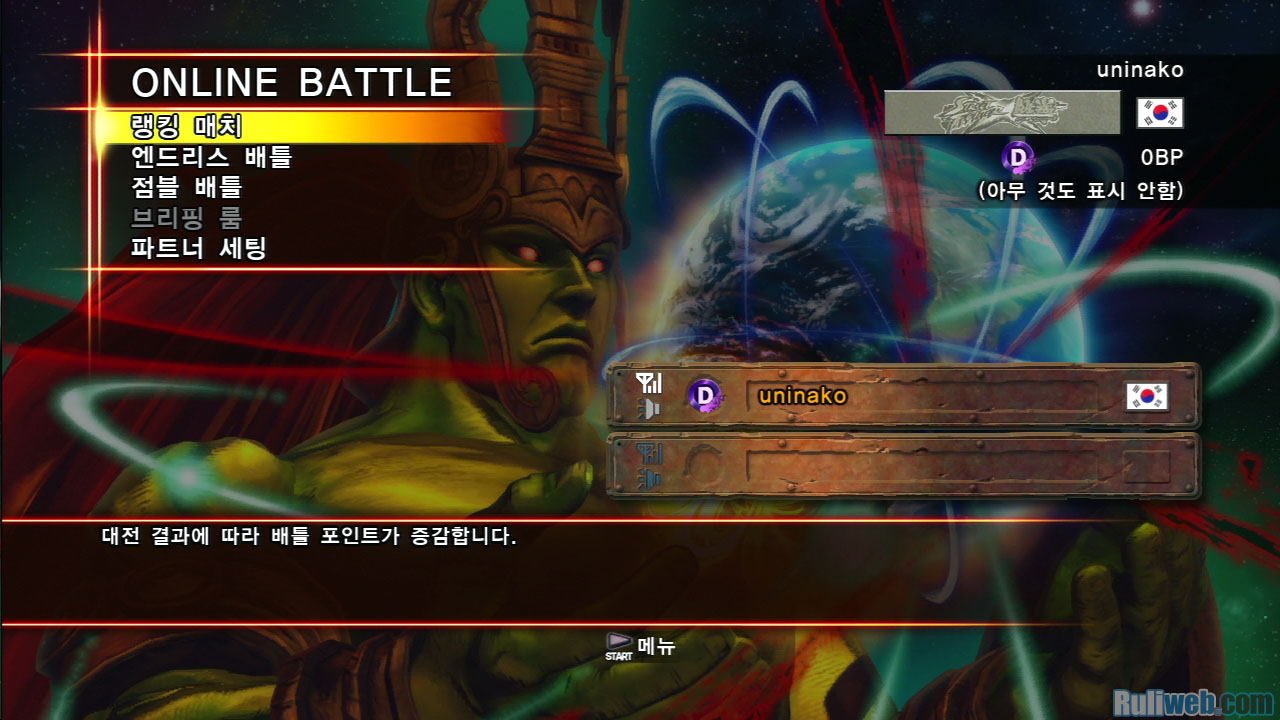Click the player title banner under uninako

point(1002,112)
